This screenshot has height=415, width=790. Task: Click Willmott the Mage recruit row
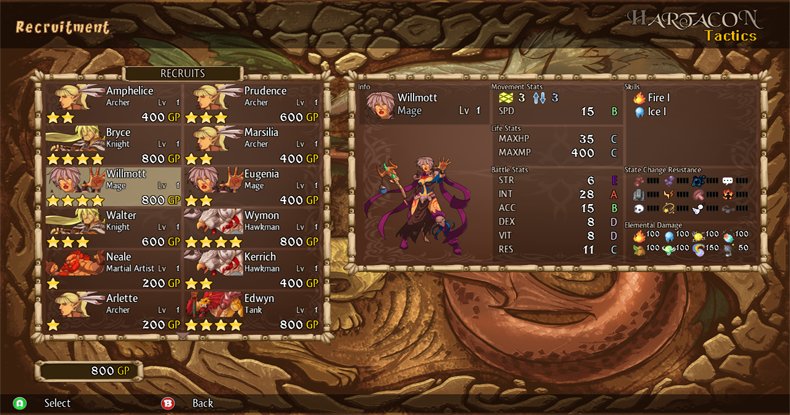coord(114,186)
